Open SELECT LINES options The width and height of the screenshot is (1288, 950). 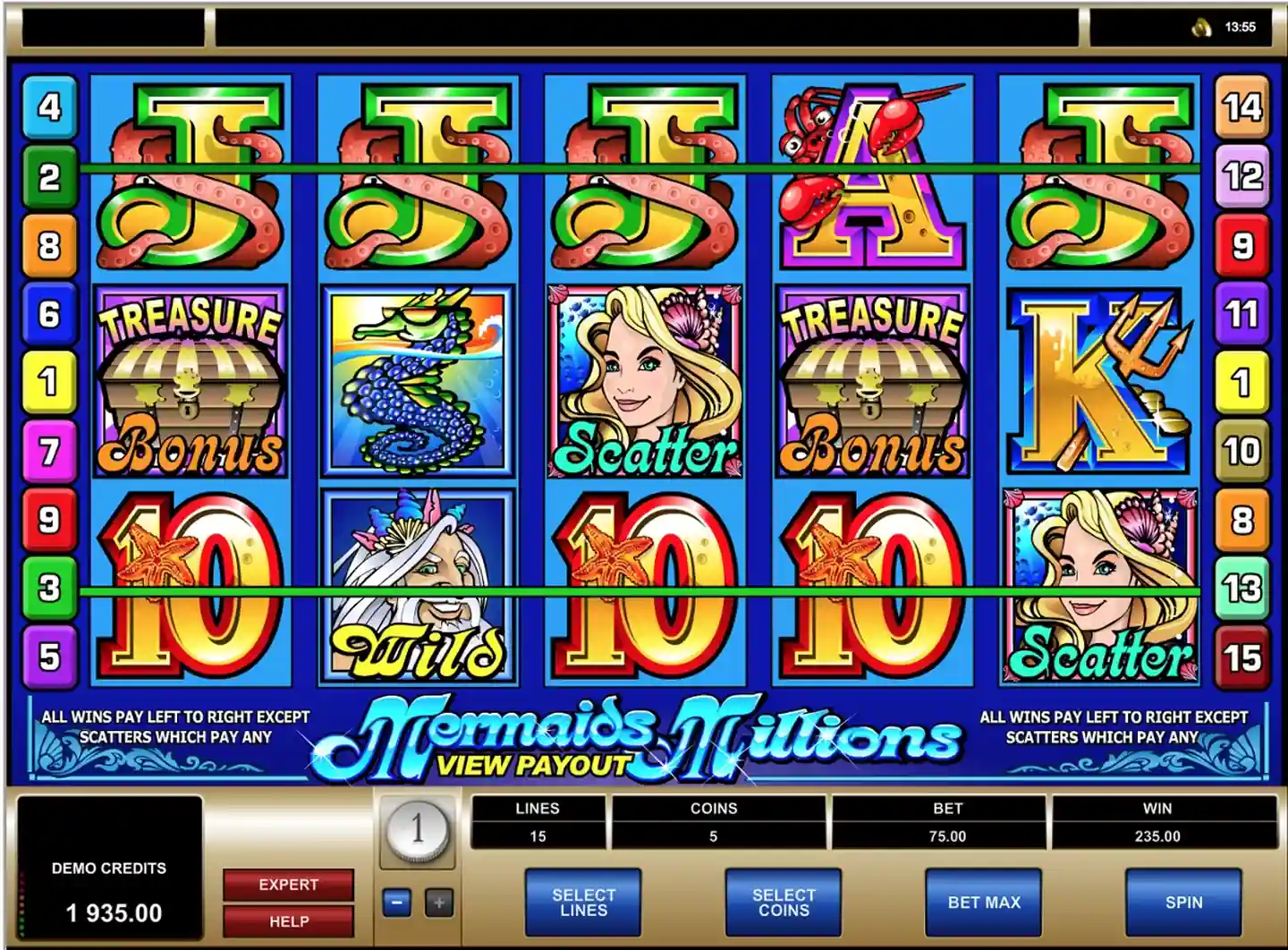point(583,903)
